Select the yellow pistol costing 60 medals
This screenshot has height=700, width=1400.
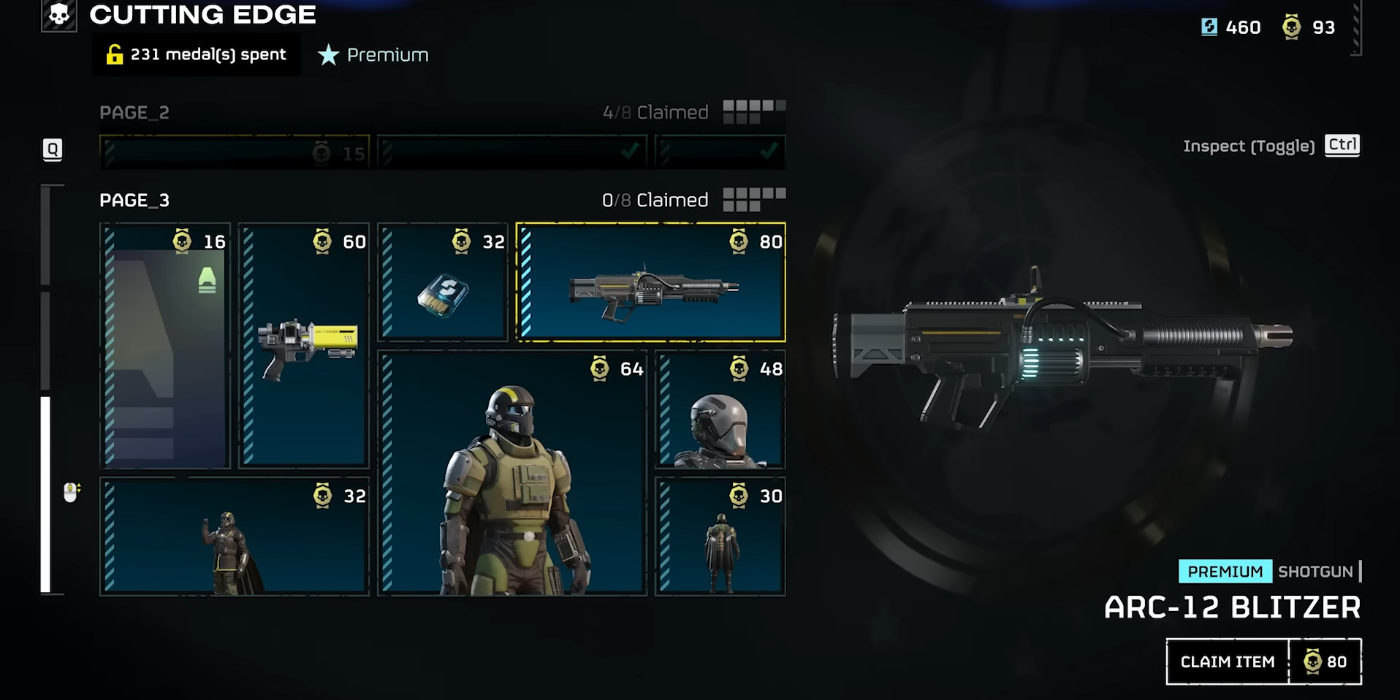304,345
